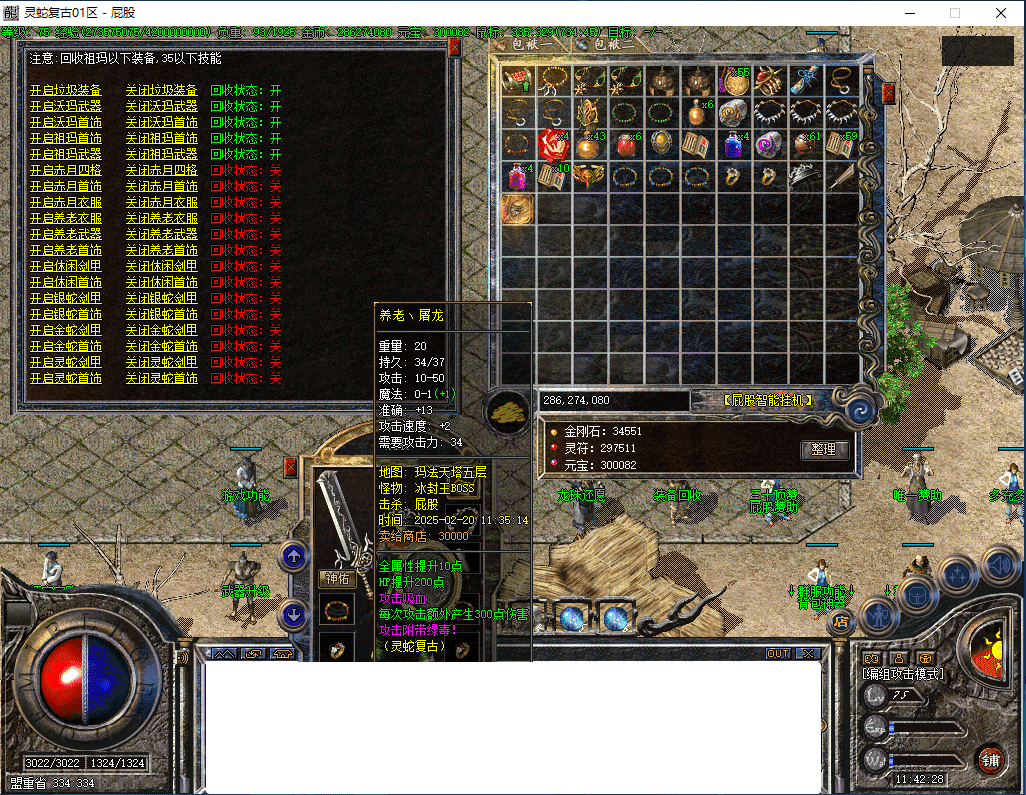Screen dimensions: 1026x795
Task: Click 关闭沃玛武器 to disable recycling
Action: click(161, 107)
